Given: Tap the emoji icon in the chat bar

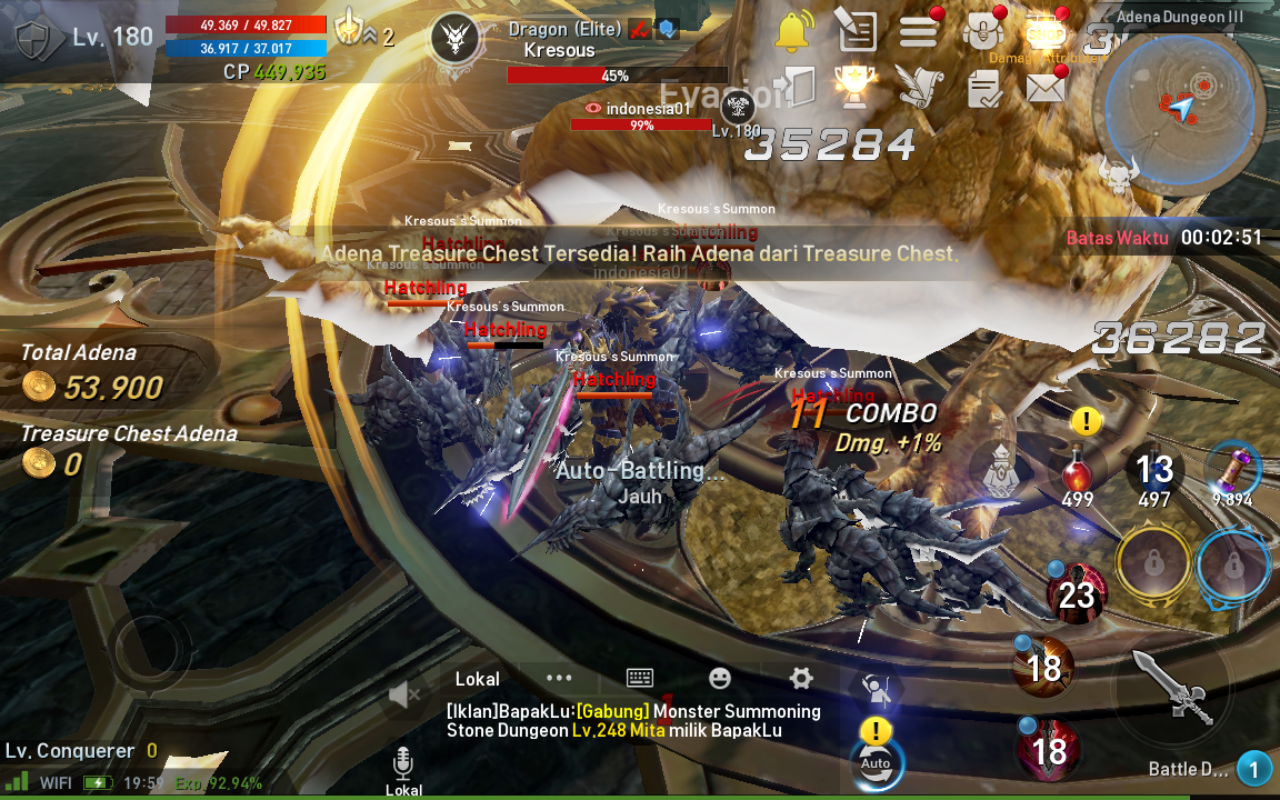Looking at the screenshot, I should 722,678.
